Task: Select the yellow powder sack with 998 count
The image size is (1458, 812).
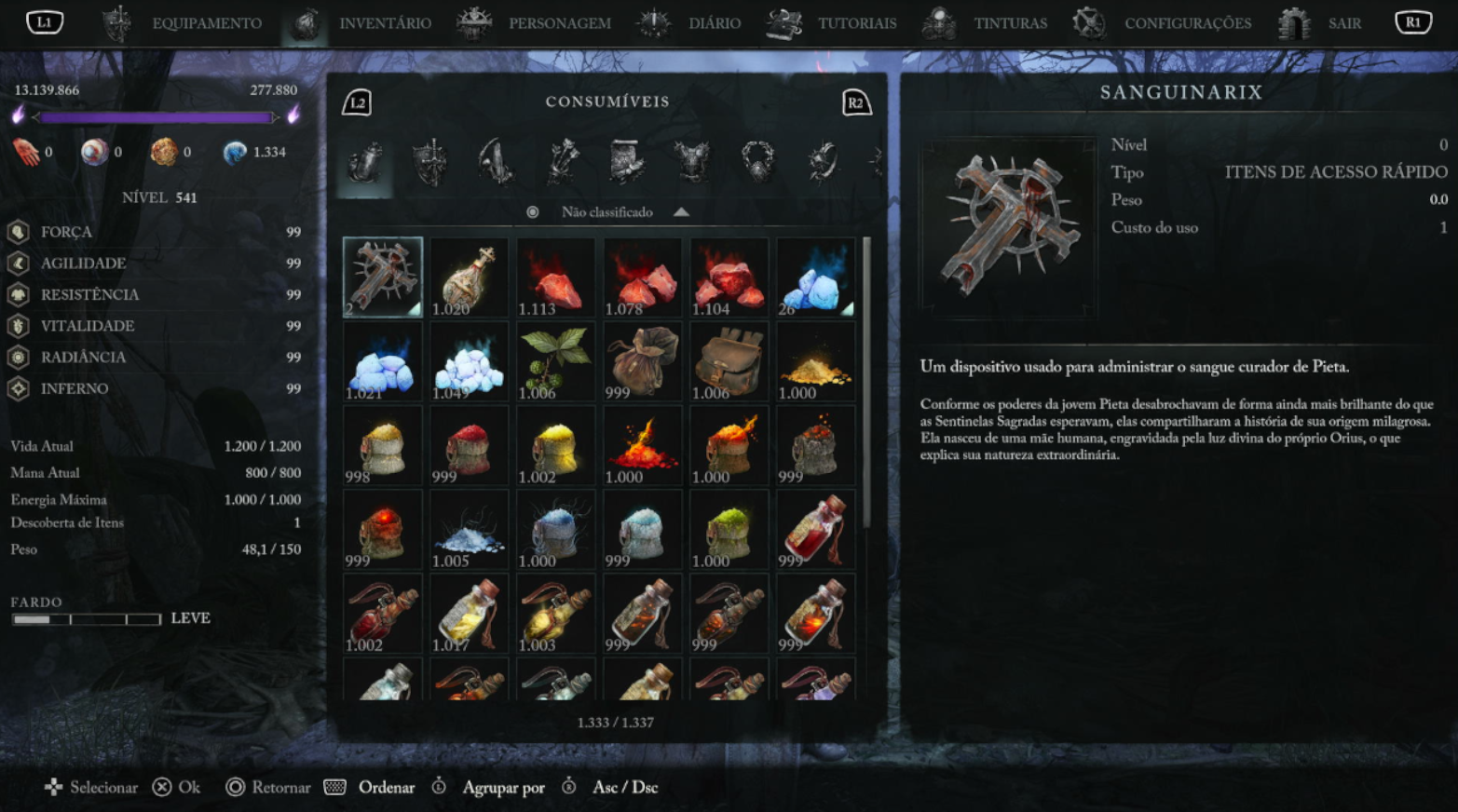Action: [x=383, y=445]
